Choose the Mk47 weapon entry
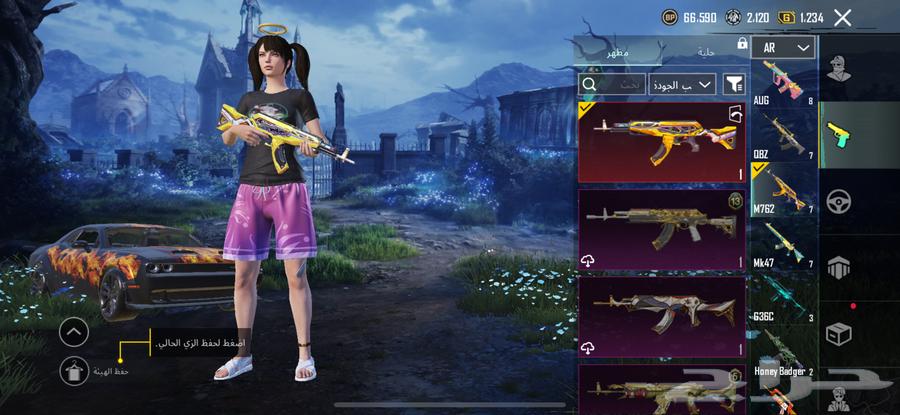The height and width of the screenshot is (415, 900). 782,245
